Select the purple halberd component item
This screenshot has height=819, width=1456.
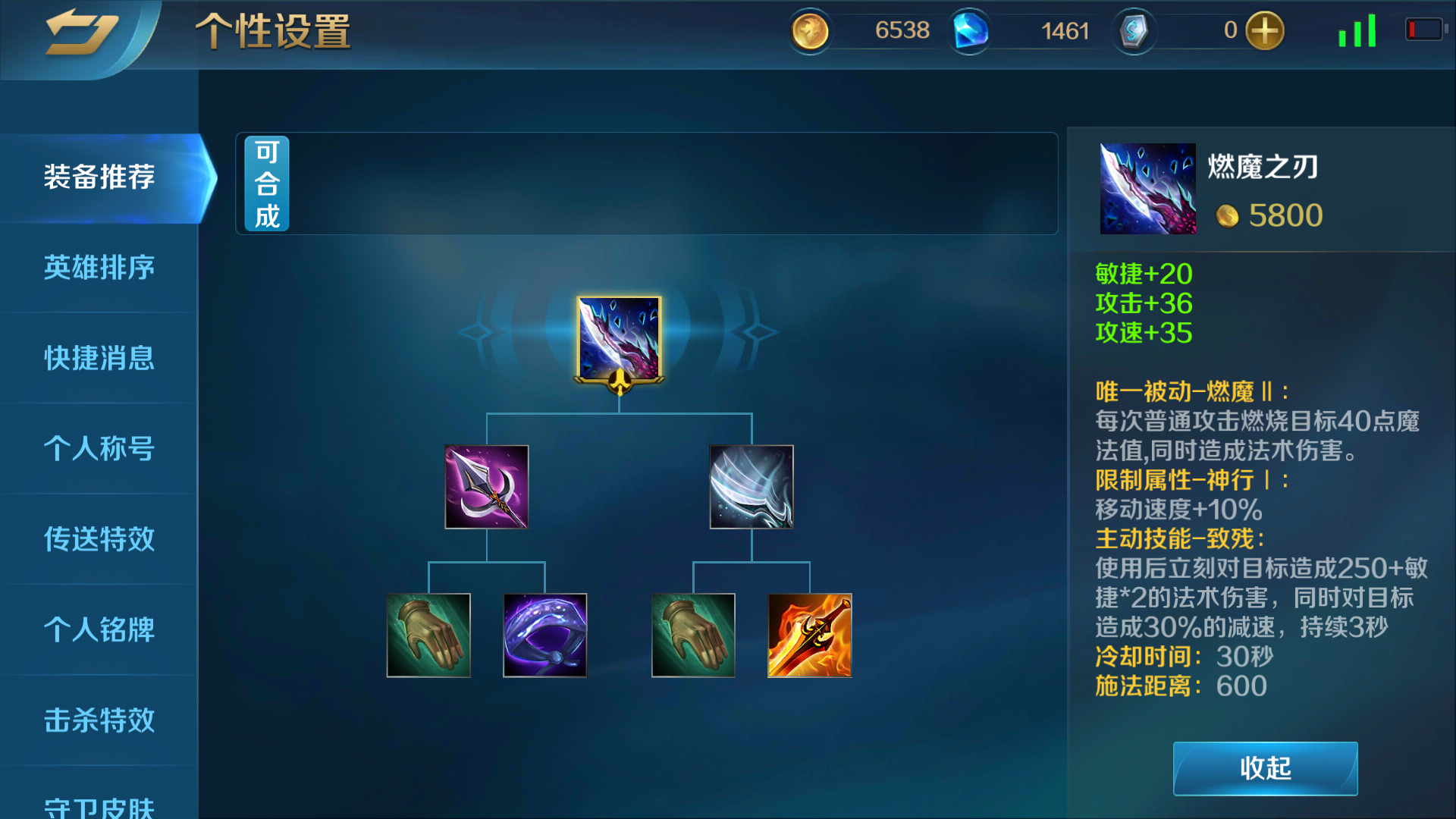coord(486,487)
